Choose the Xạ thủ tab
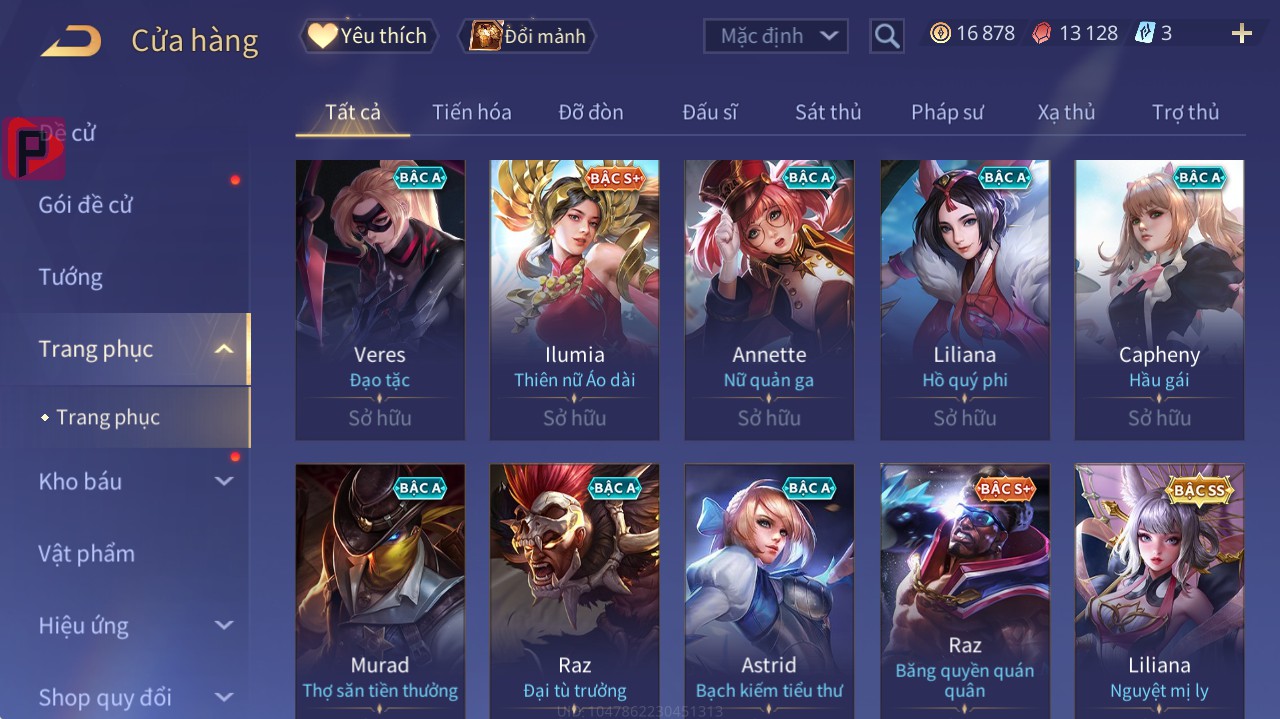Screen dimensions: 1280x719 (x=1066, y=112)
